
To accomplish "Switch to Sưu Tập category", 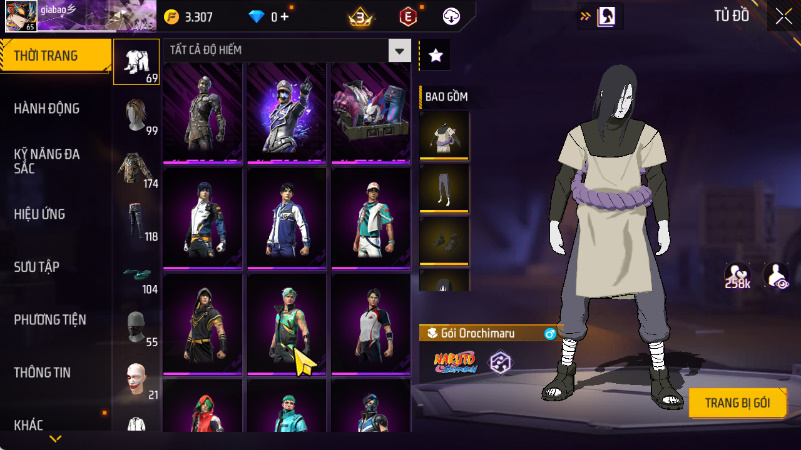I will [37, 266].
